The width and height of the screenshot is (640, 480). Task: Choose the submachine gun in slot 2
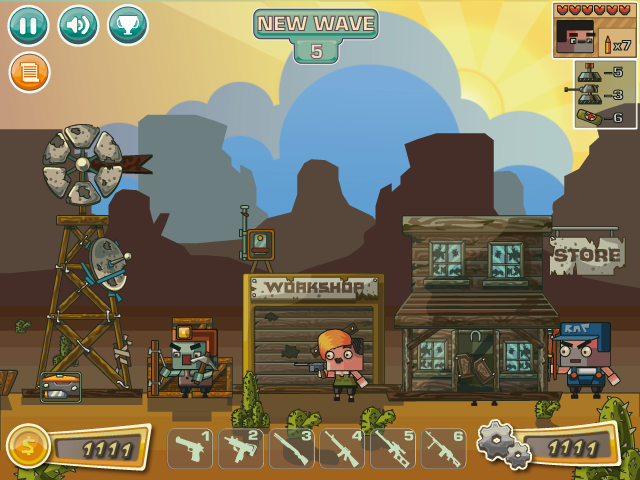241,449
